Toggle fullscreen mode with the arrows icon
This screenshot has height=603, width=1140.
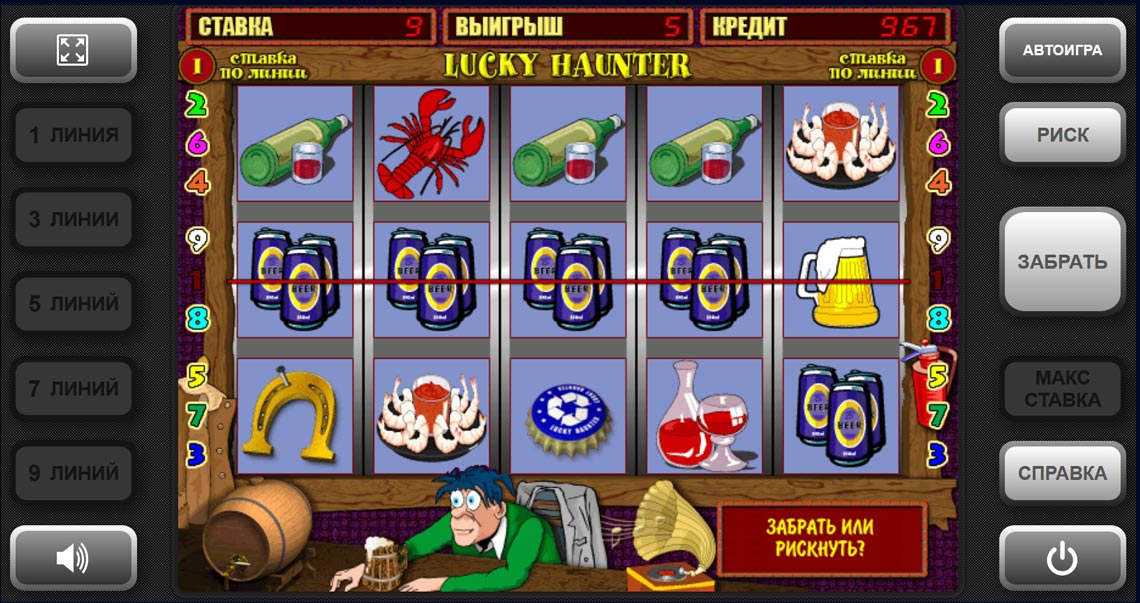[x=73, y=50]
